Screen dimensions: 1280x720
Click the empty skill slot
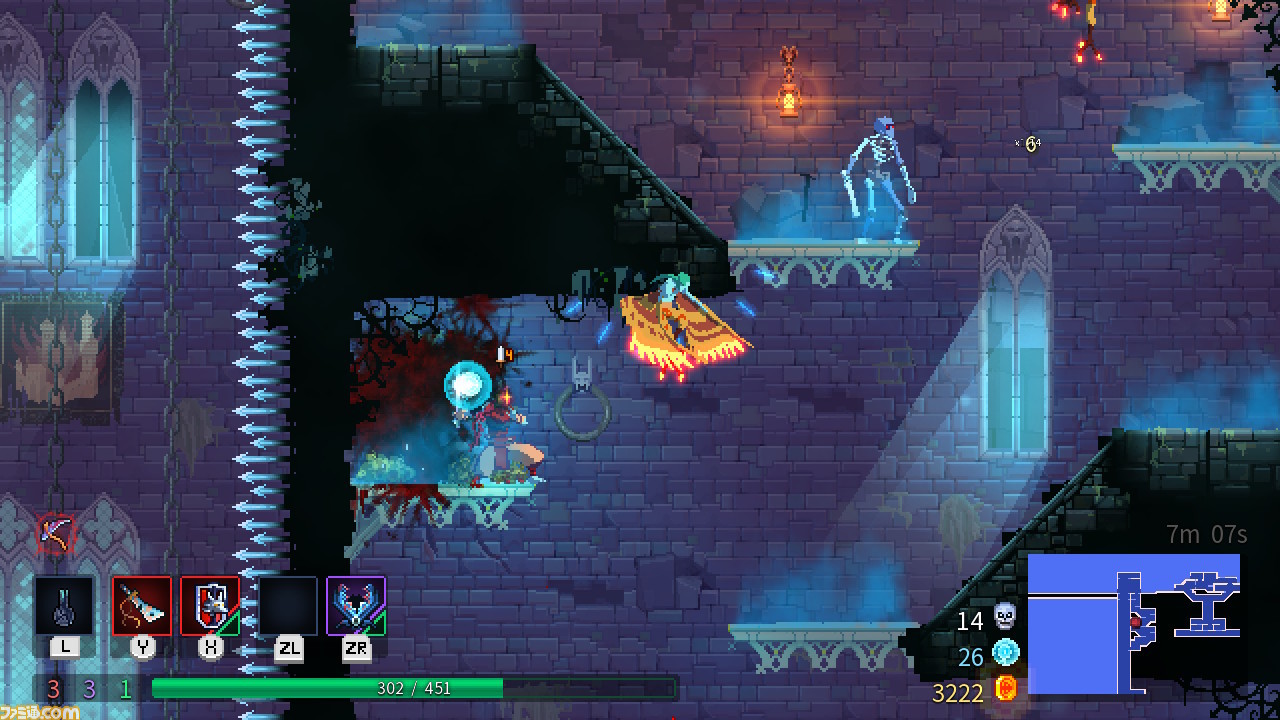tap(288, 605)
